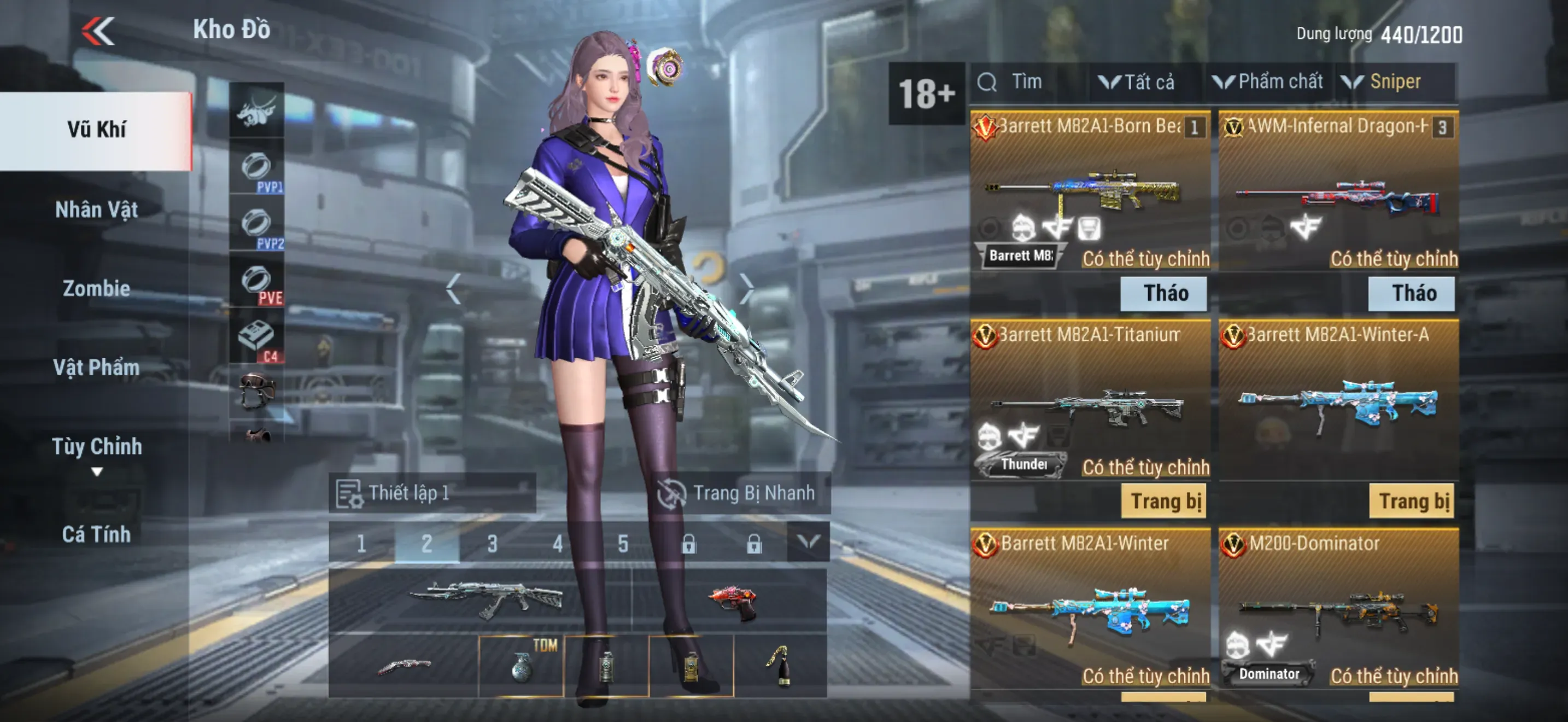Equip the Barrett M82A1-Titanium with Trang bị
Image resolution: width=1568 pixels, height=722 pixels.
click(x=1165, y=502)
